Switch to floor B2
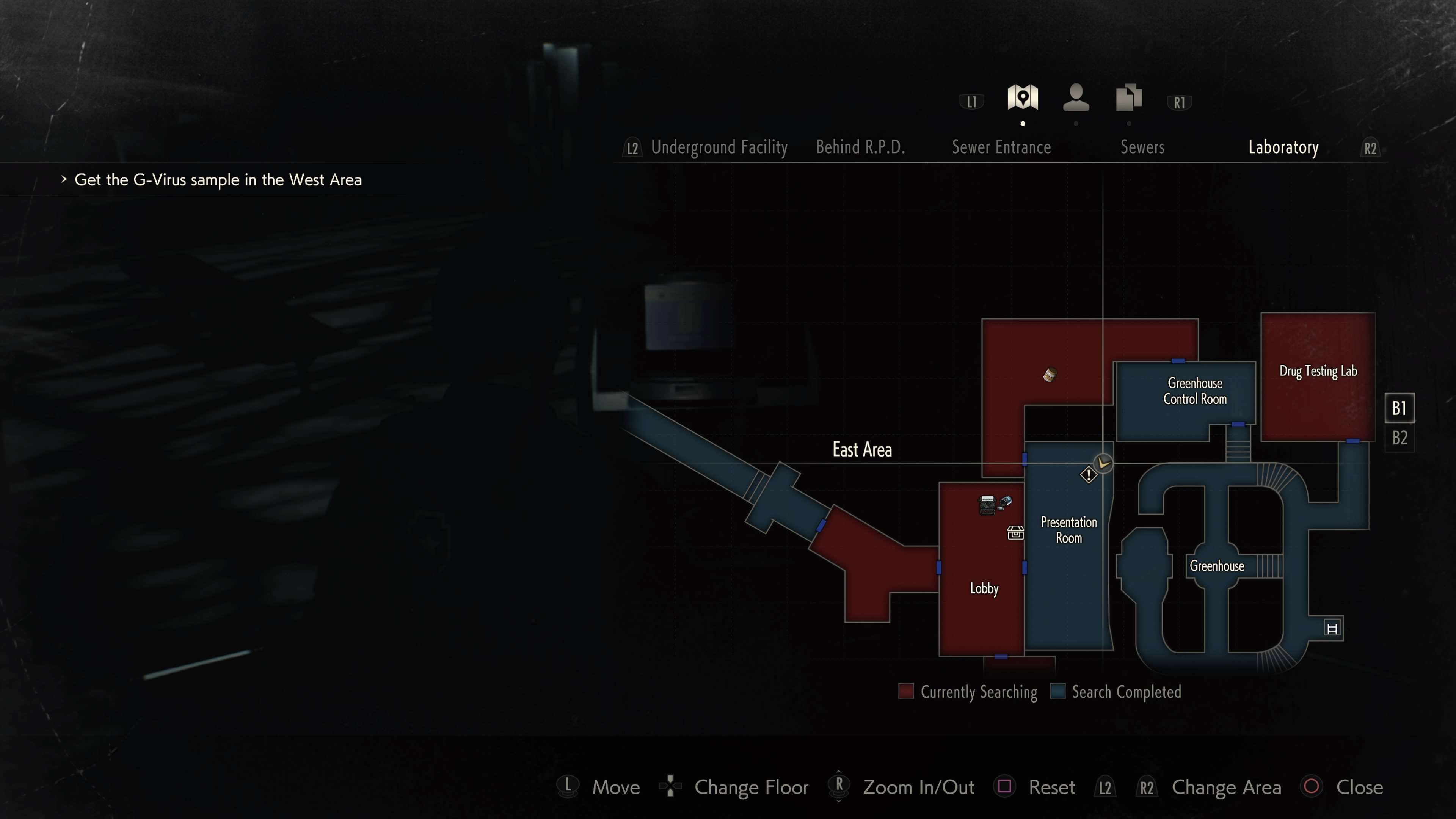 [x=1400, y=438]
